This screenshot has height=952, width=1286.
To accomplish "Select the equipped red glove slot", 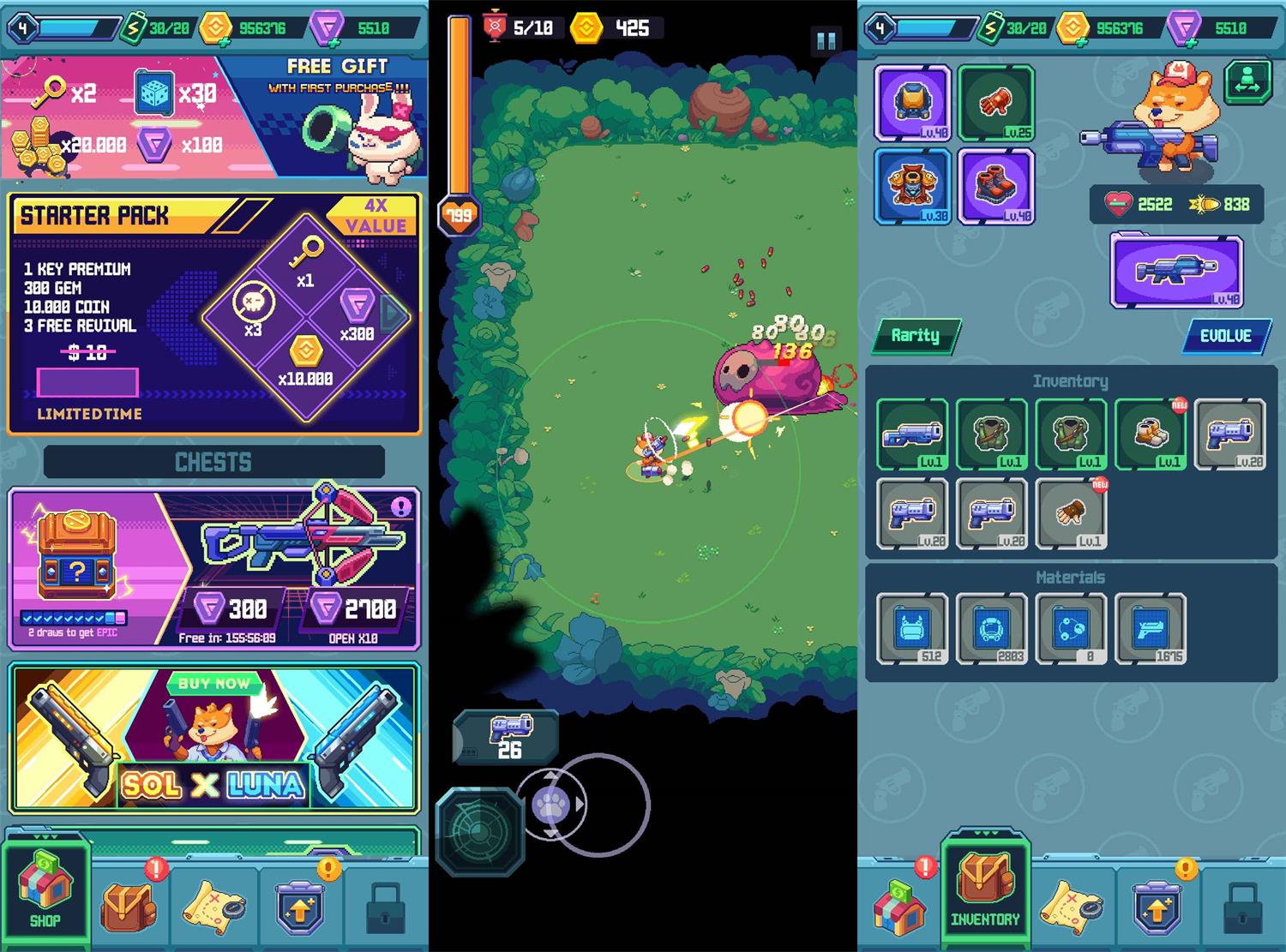I will coord(995,103).
